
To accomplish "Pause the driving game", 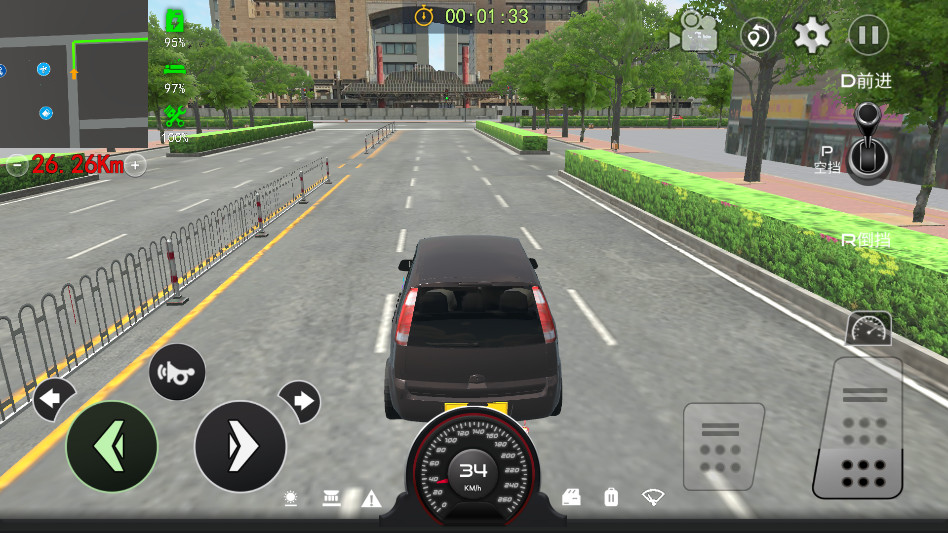I will [868, 36].
